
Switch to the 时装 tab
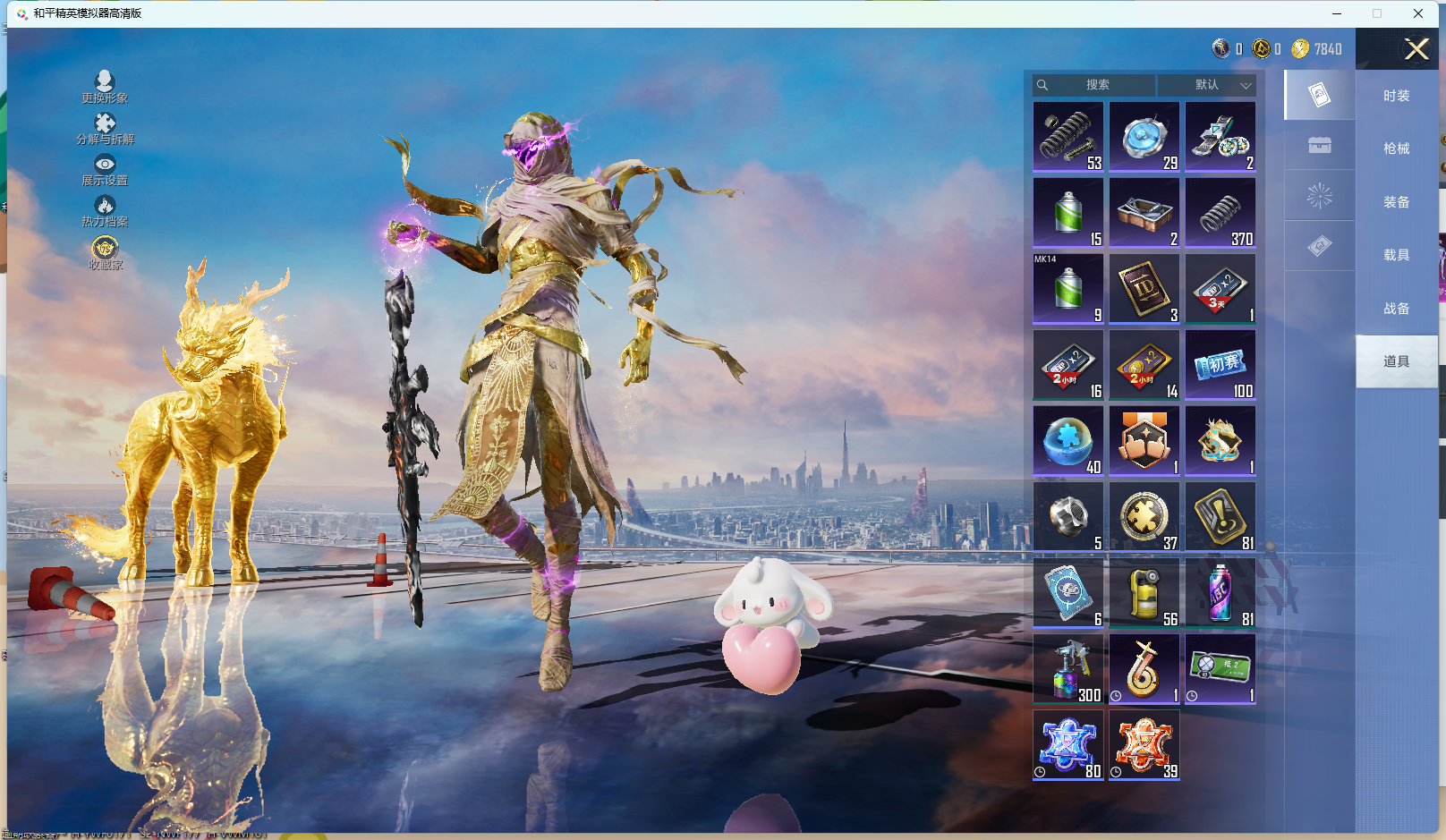coord(1396,96)
